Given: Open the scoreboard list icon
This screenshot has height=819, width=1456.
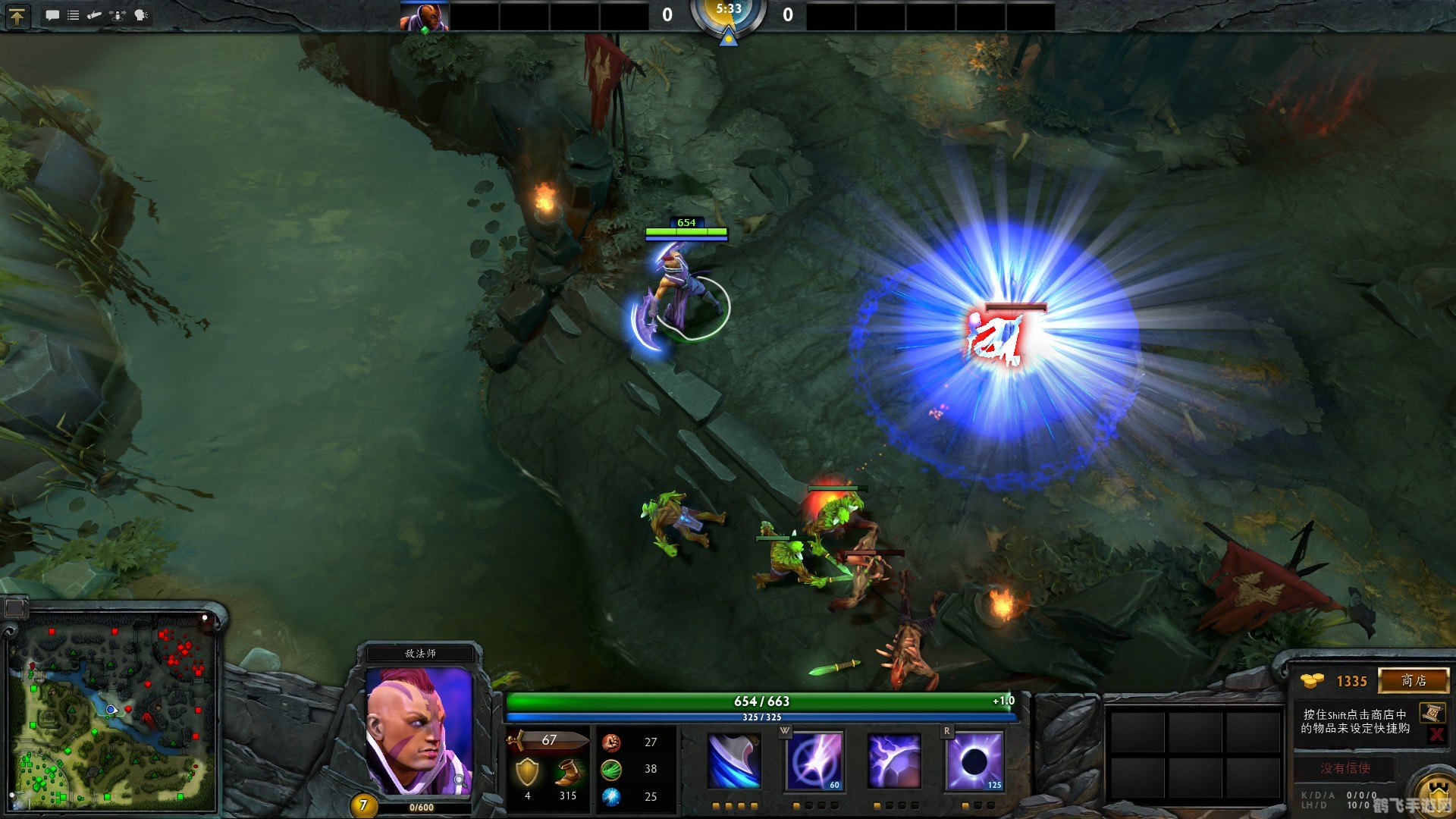Looking at the screenshot, I should (x=74, y=15).
